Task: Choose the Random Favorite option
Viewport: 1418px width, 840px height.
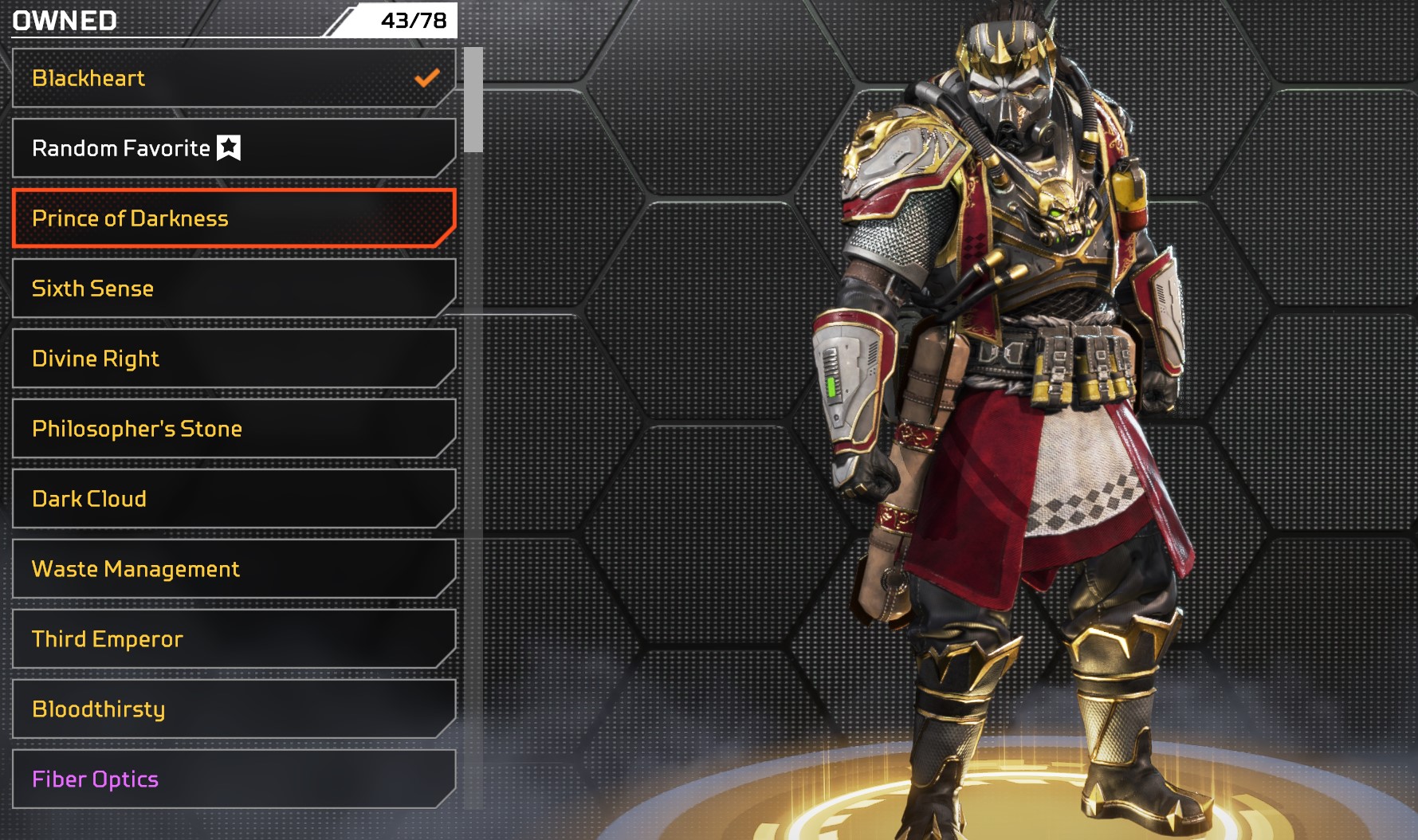Action: pos(233,148)
